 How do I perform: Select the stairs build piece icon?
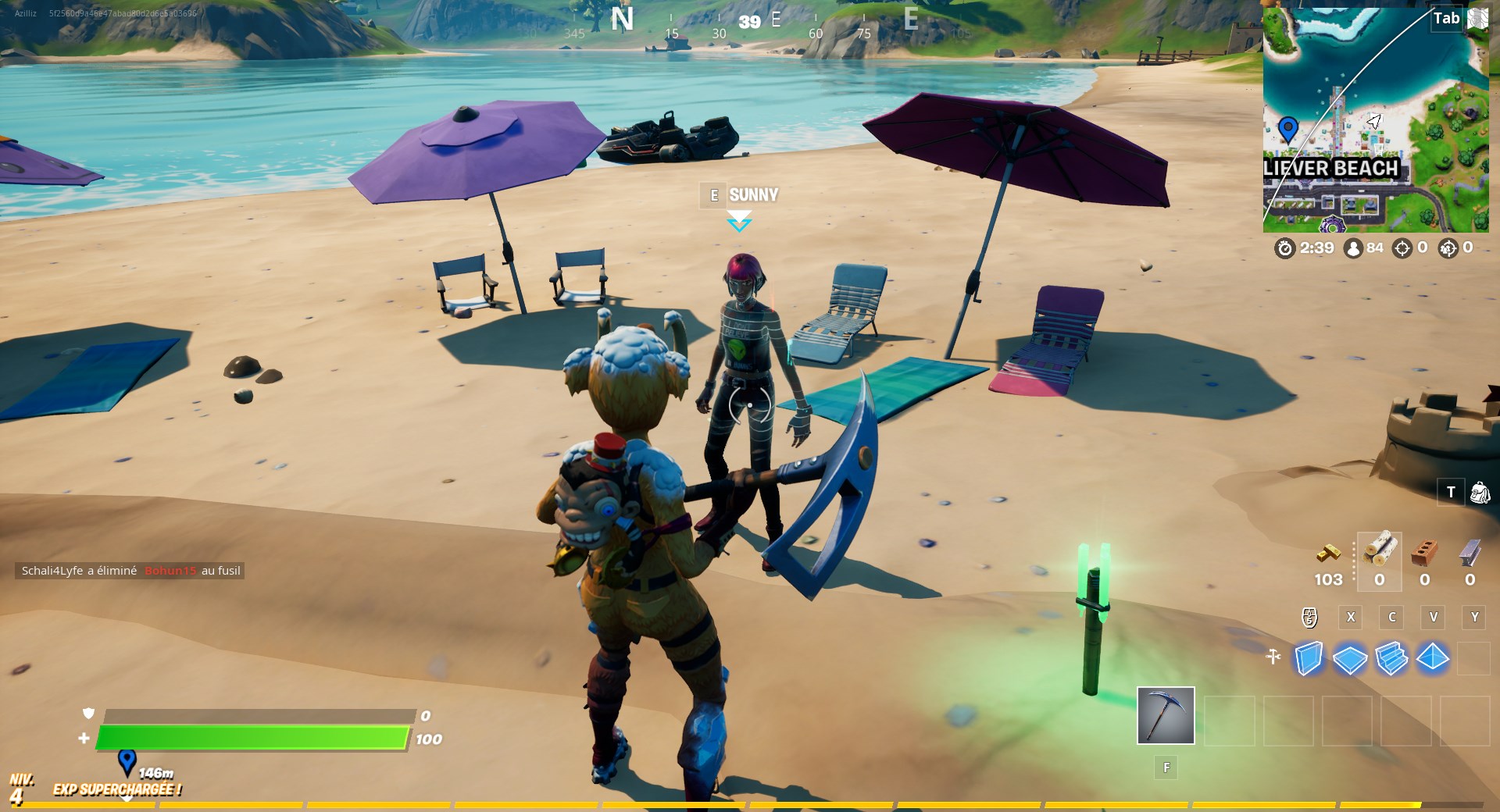click(x=1393, y=660)
